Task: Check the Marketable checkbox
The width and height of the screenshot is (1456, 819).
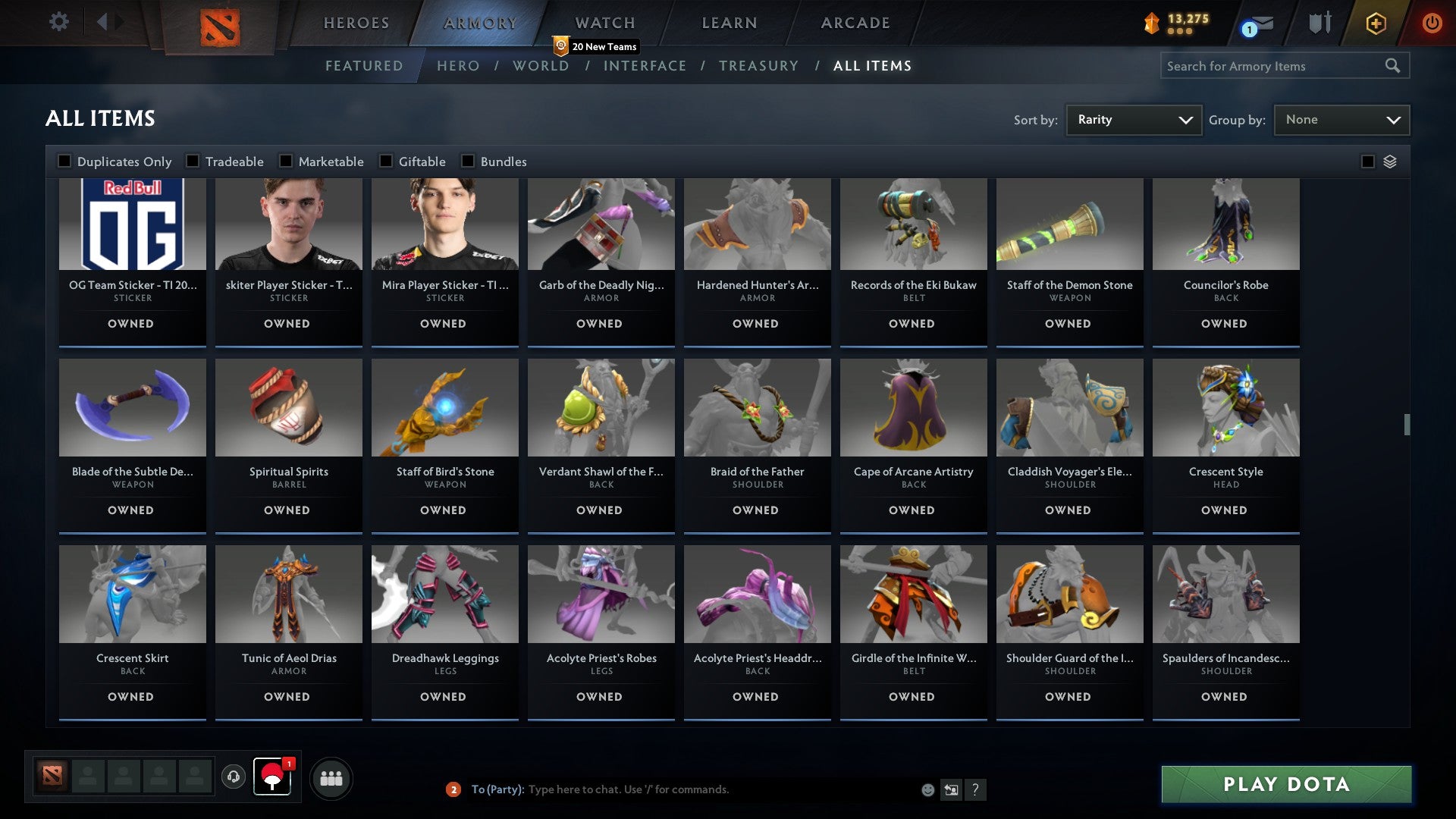Action: click(285, 161)
